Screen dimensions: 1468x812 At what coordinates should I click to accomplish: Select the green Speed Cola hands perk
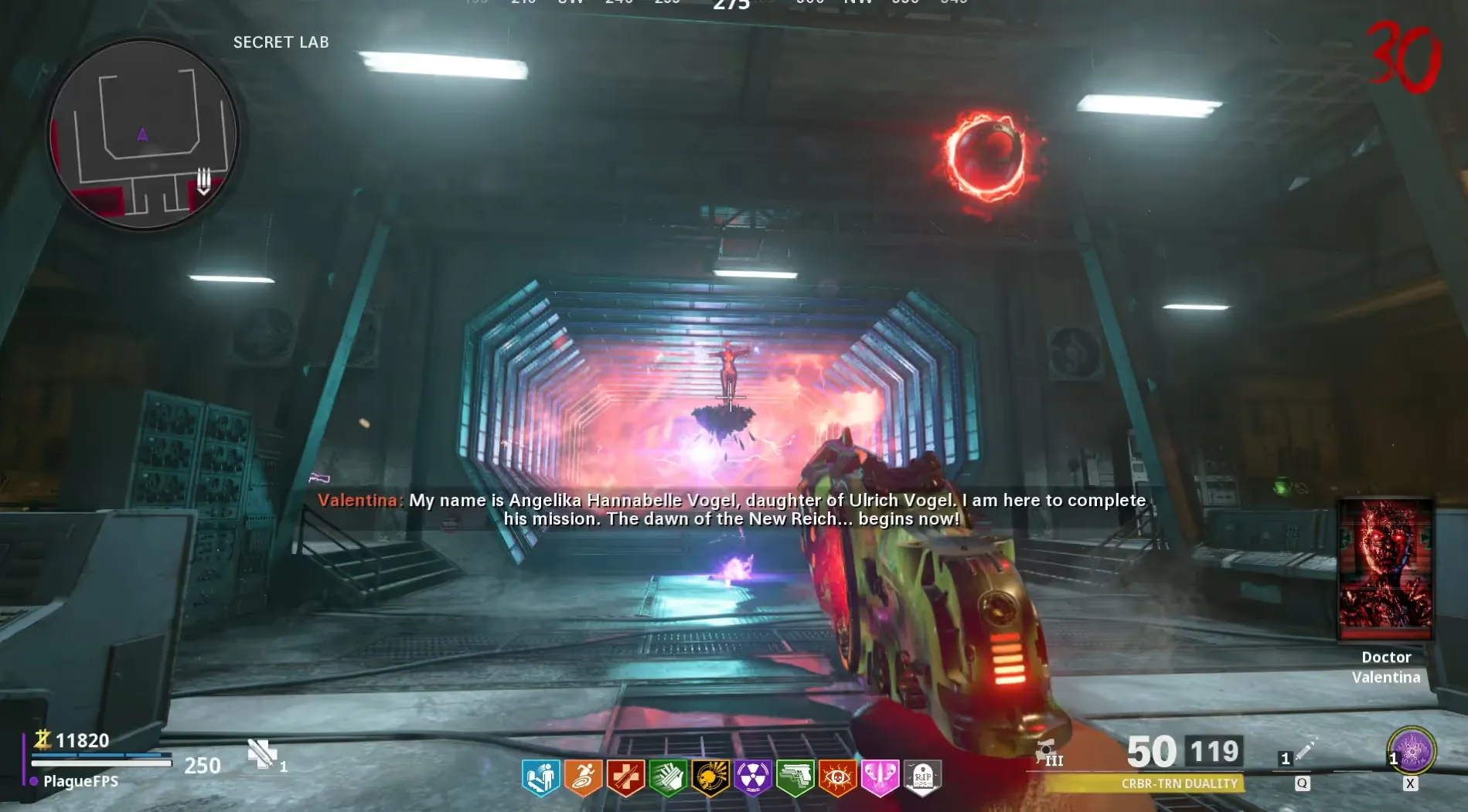click(668, 776)
